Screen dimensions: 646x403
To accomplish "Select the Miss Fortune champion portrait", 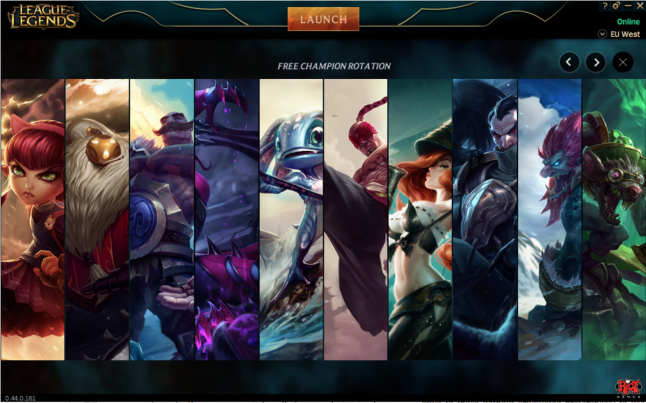I will pos(420,219).
